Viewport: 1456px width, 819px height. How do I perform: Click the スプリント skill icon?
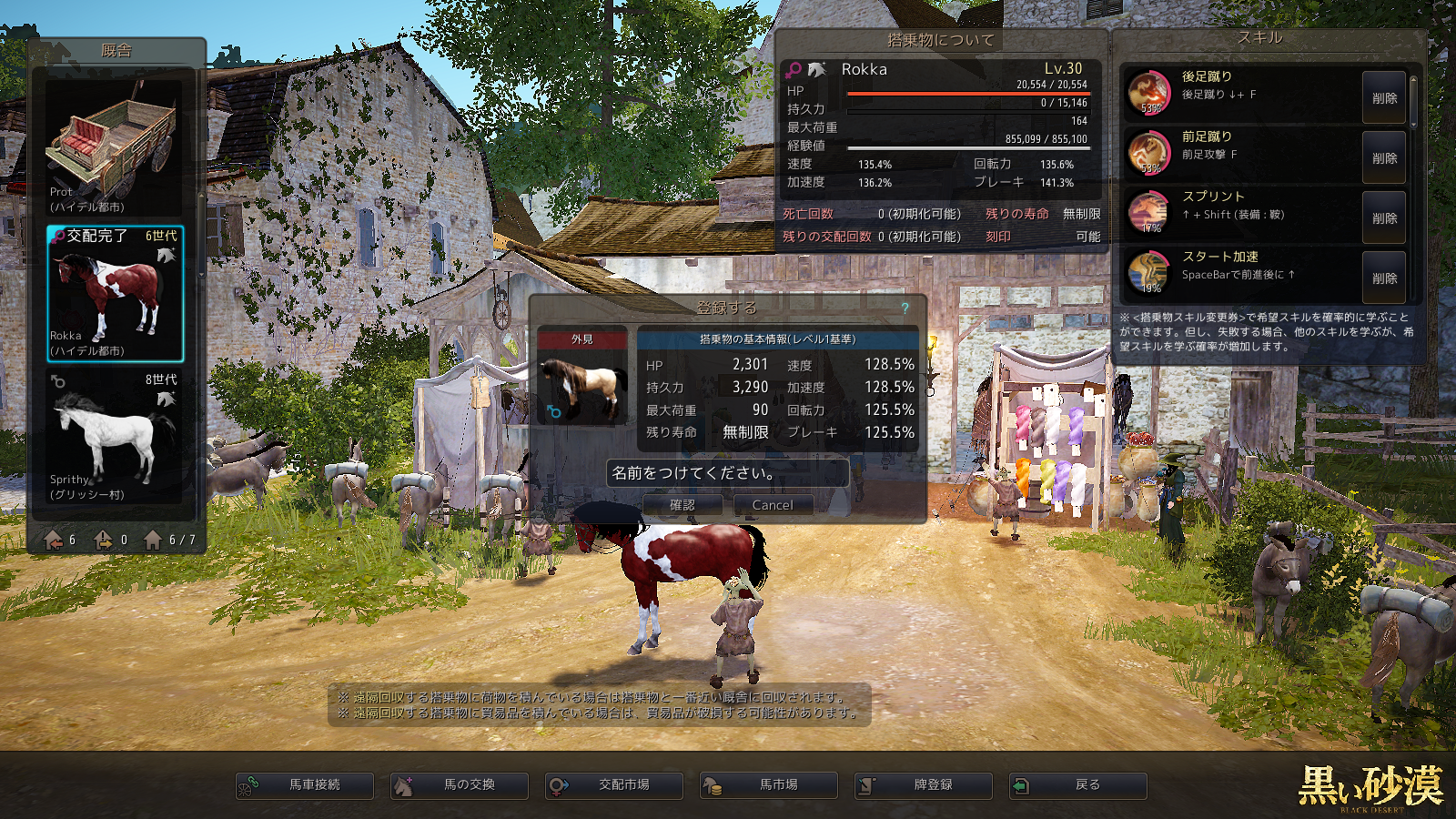1148,212
